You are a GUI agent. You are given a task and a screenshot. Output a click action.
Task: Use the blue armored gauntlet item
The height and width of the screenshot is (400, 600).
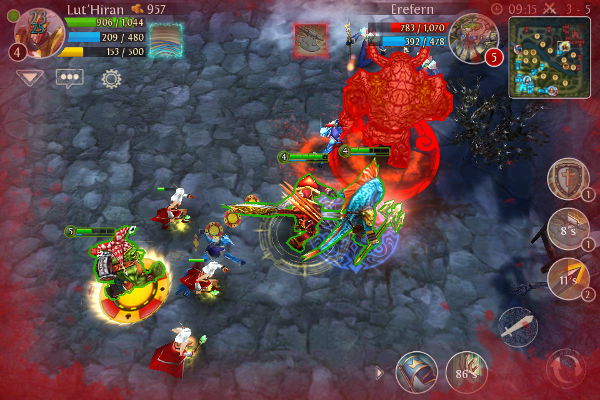tap(415, 371)
